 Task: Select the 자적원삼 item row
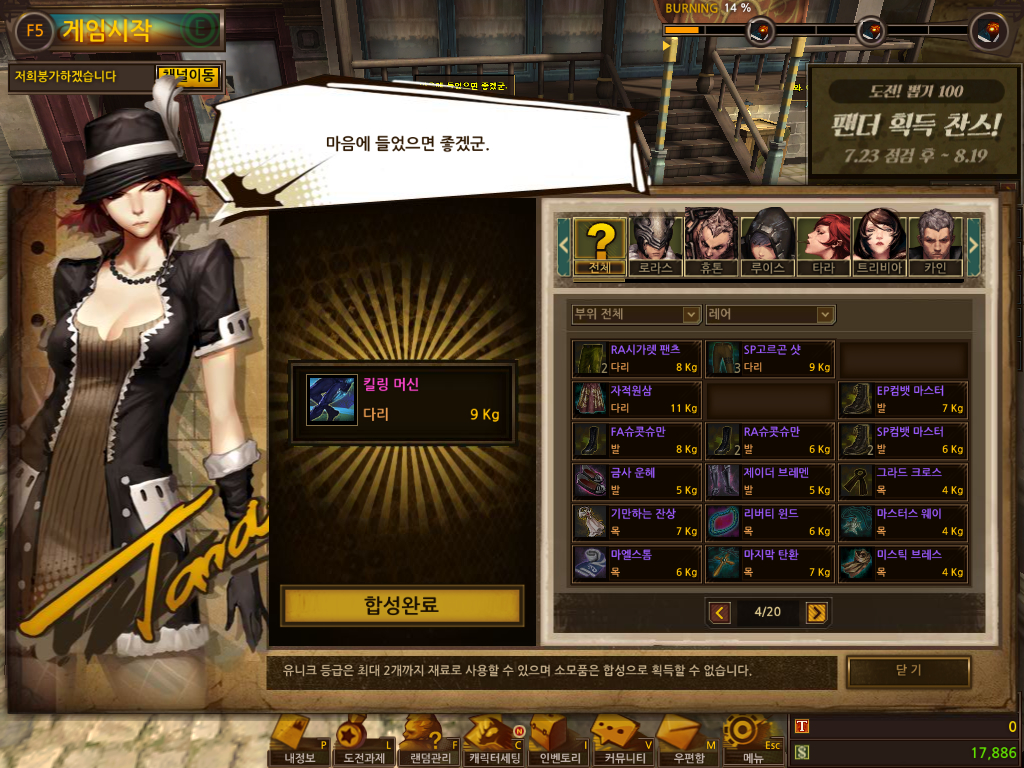tap(637, 399)
